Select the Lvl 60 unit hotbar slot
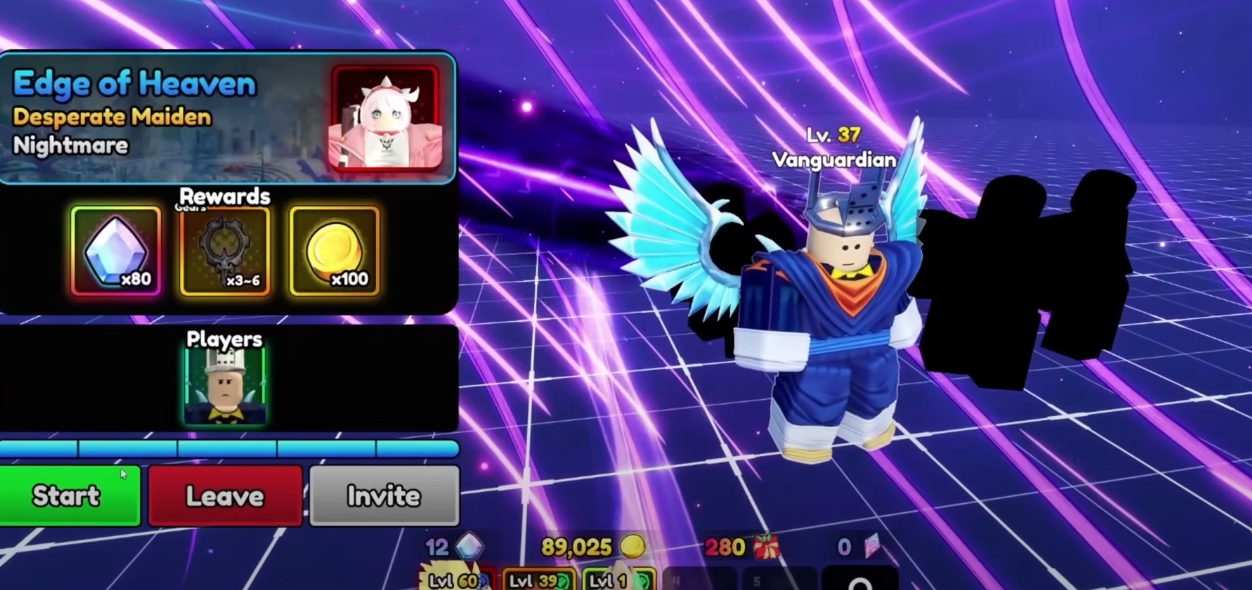This screenshot has width=1252, height=590. tap(456, 579)
